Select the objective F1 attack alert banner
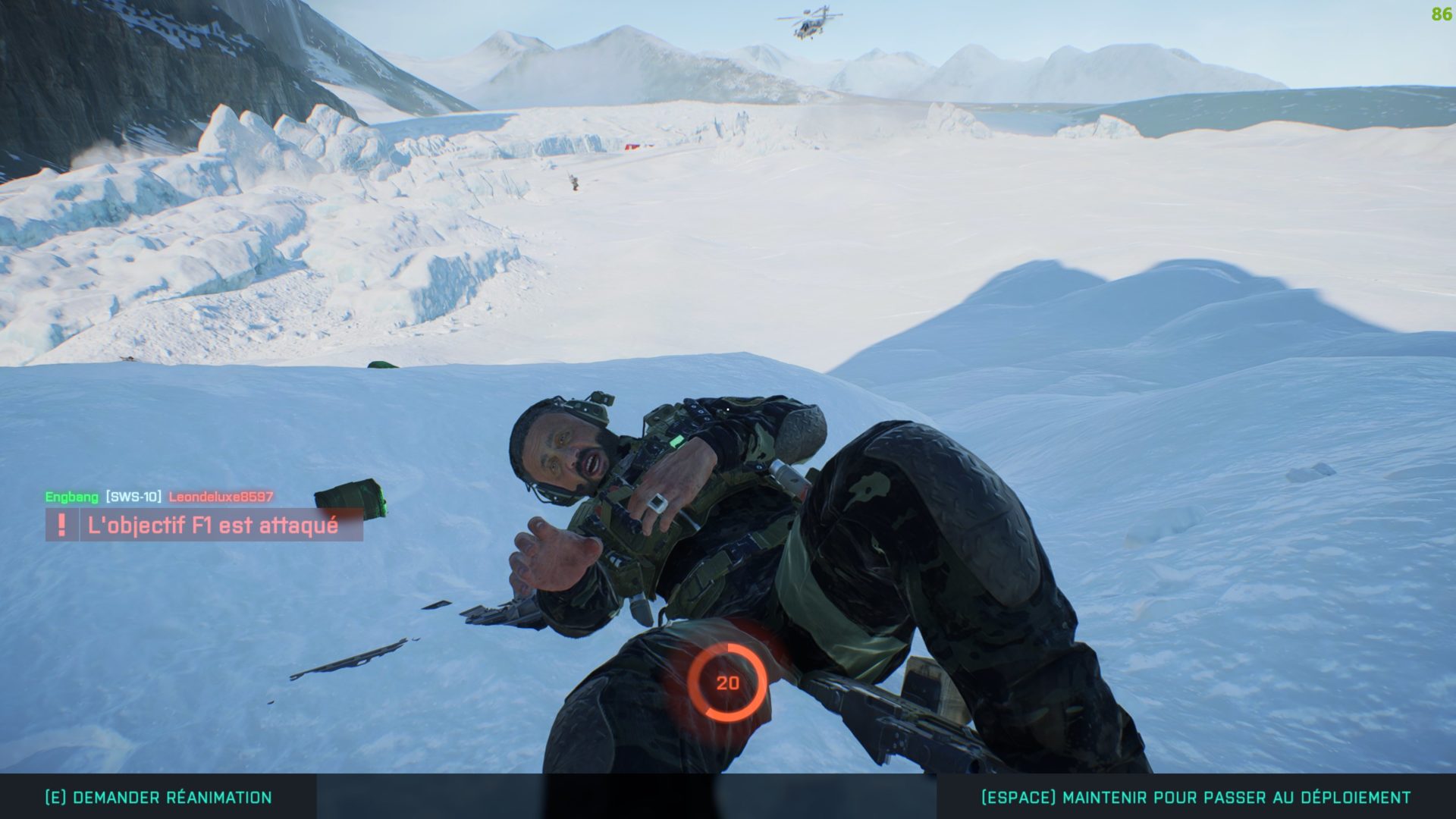Screen dimensions: 1456x819 (205, 525)
